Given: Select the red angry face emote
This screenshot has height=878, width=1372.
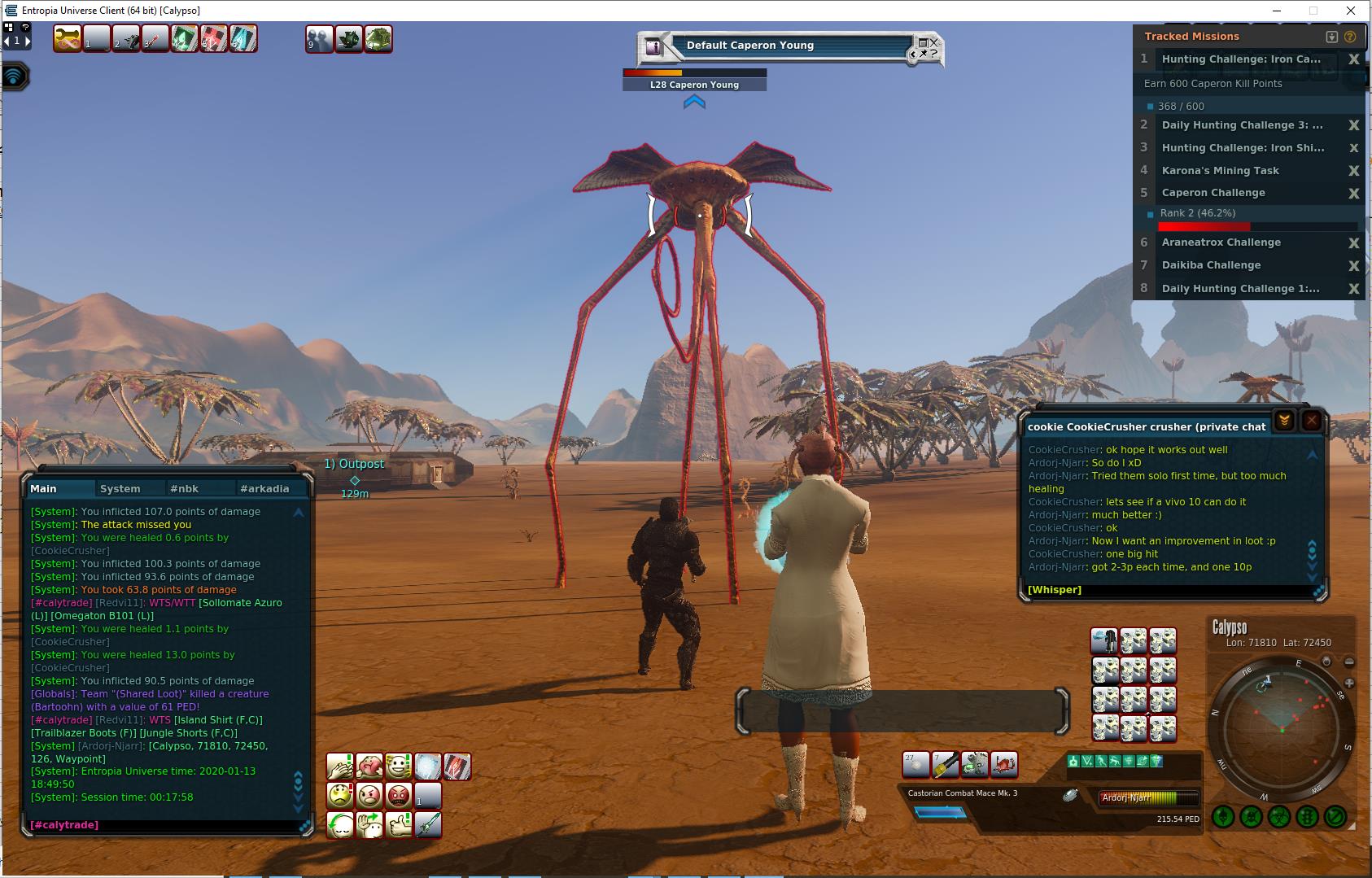Looking at the screenshot, I should coord(399,795).
